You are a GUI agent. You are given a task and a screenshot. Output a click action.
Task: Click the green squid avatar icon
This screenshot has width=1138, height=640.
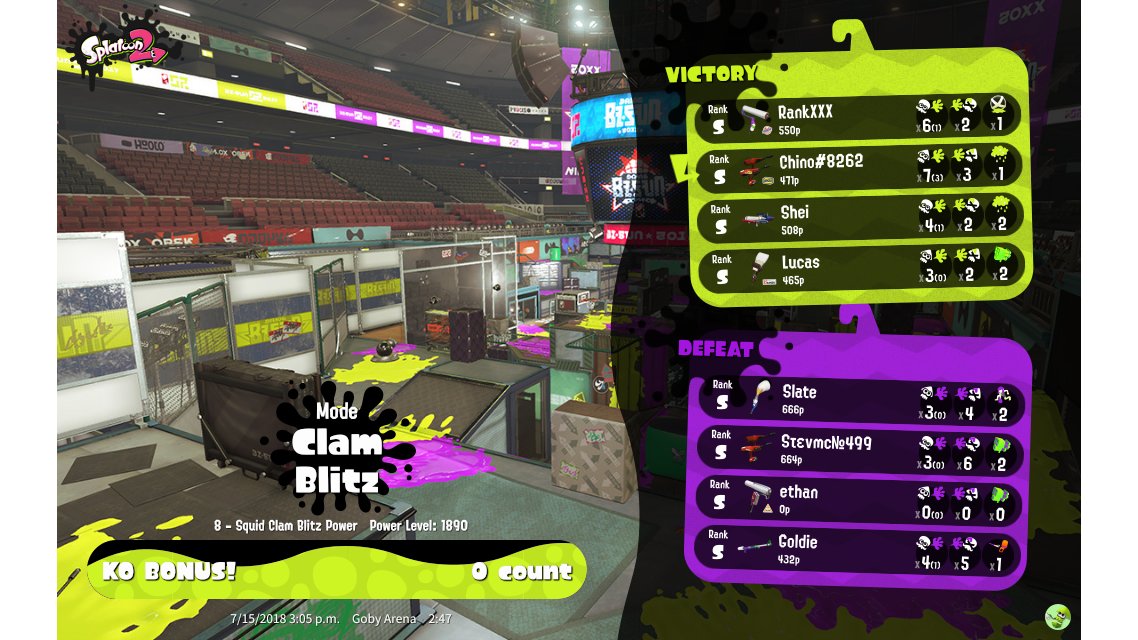(1057, 617)
